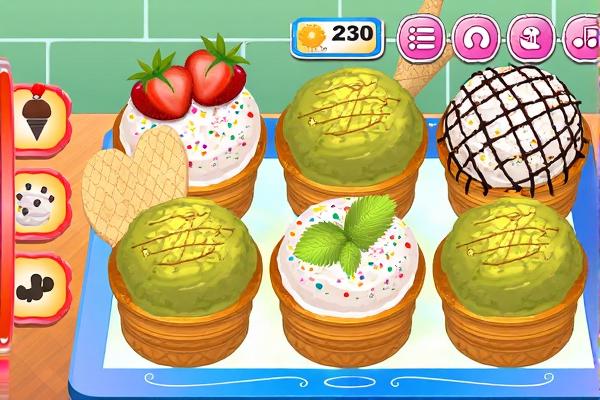Toggle the music note button
This screenshot has width=600, height=400.
582,39
